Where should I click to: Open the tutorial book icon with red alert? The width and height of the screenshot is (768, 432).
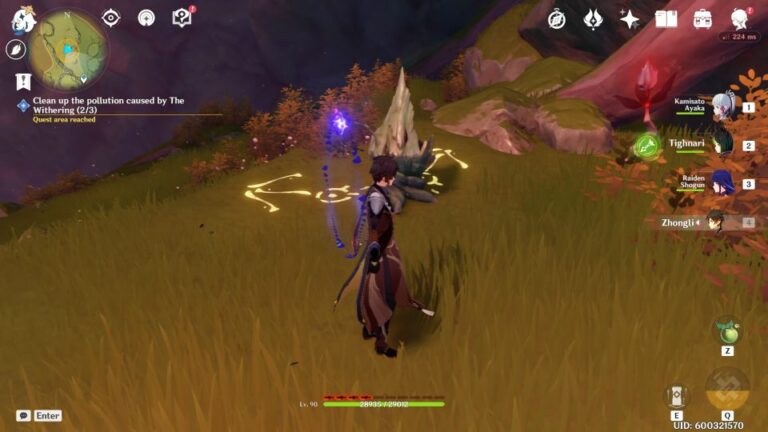181,18
